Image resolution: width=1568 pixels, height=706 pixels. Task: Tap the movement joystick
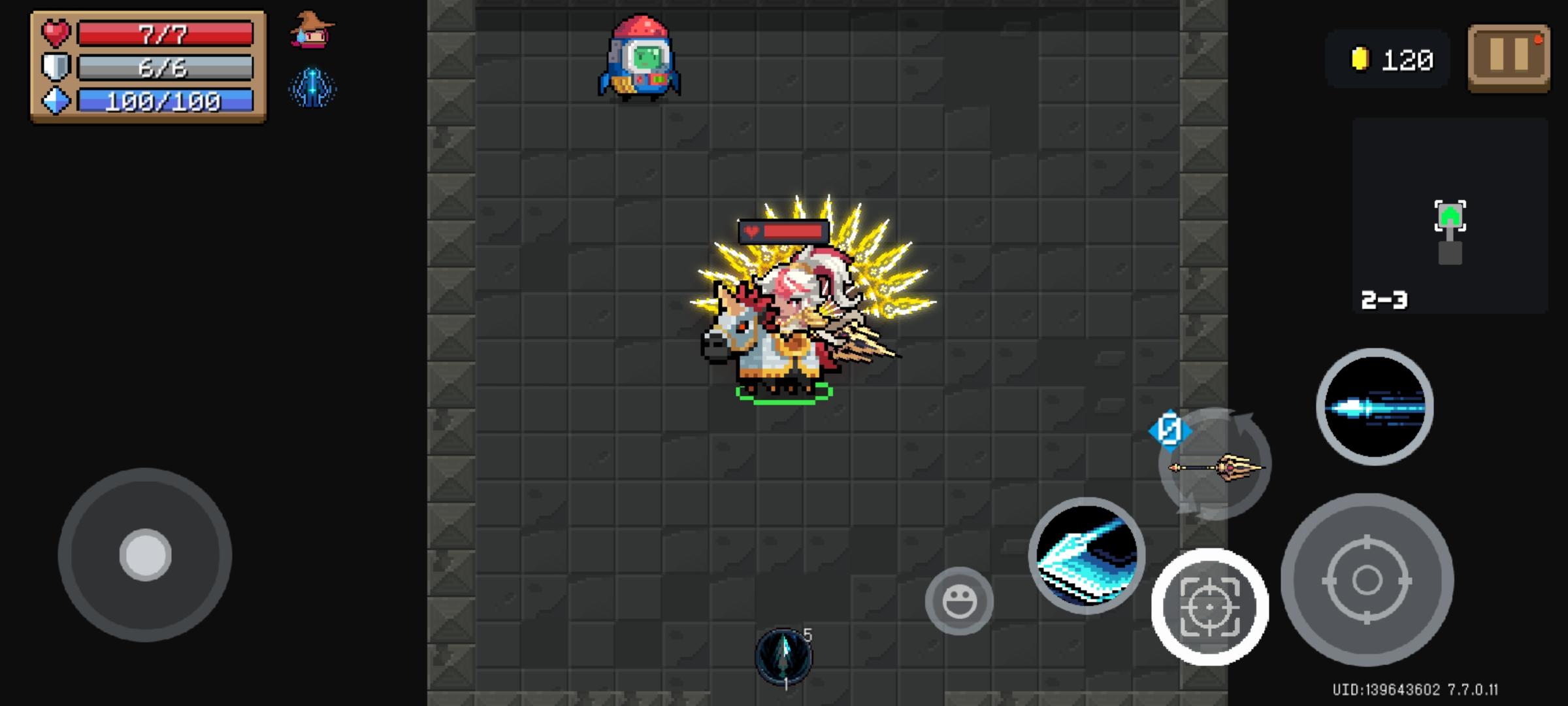click(x=146, y=554)
